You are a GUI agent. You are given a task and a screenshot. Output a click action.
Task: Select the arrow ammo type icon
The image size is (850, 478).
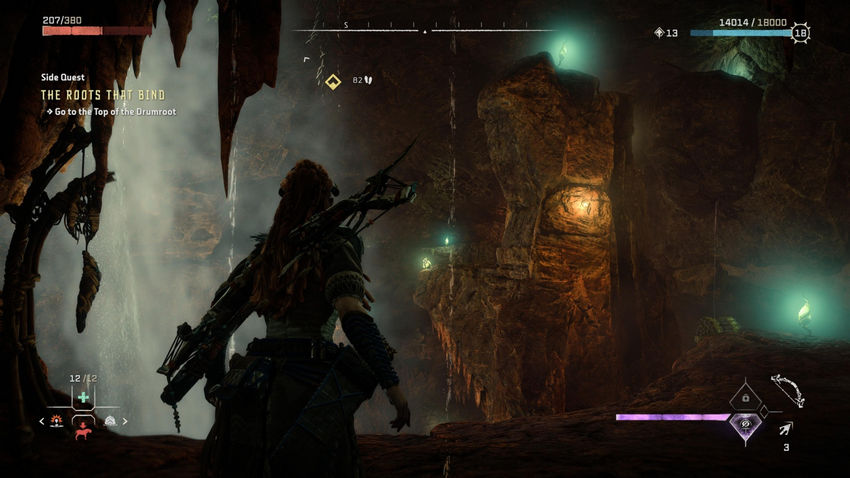[x=786, y=430]
